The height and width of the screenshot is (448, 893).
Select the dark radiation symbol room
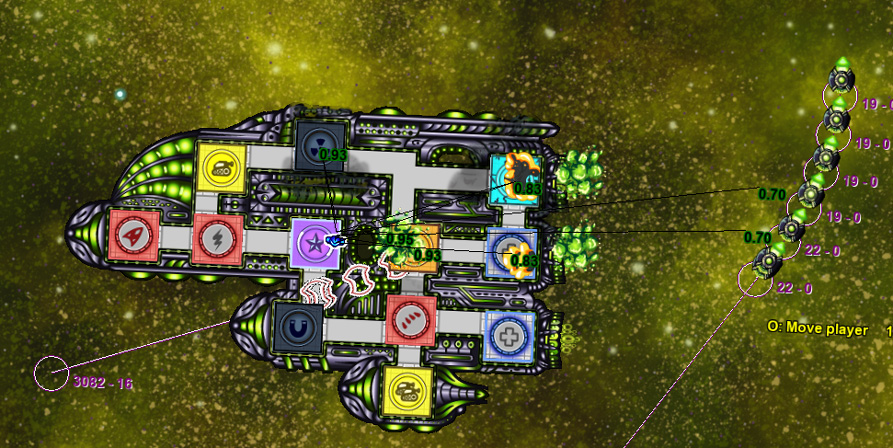322,144
